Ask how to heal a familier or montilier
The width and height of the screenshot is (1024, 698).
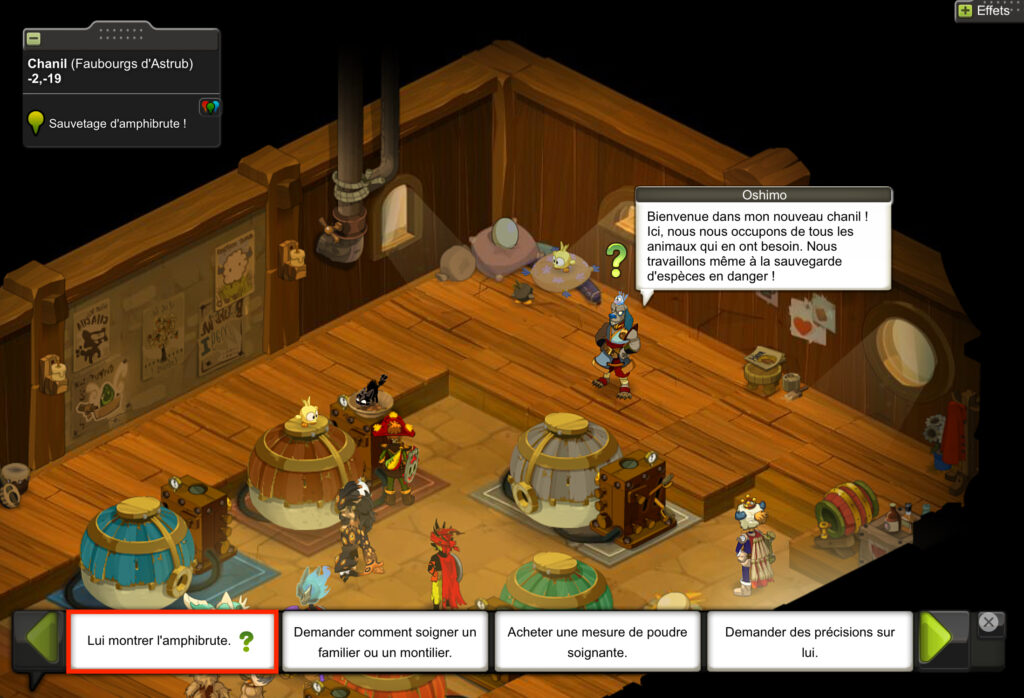click(385, 641)
